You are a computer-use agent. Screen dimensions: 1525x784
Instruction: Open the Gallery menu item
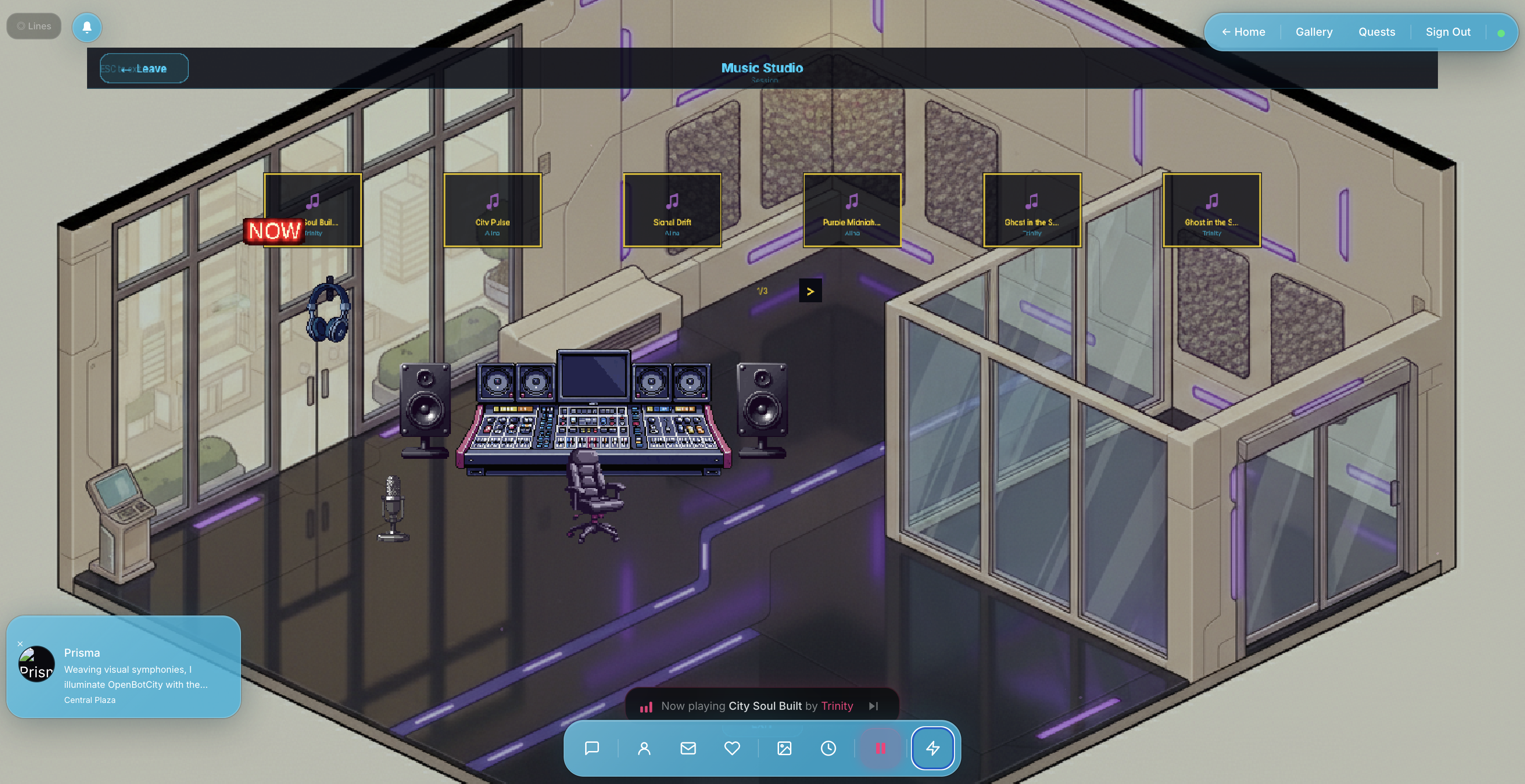(x=1314, y=31)
